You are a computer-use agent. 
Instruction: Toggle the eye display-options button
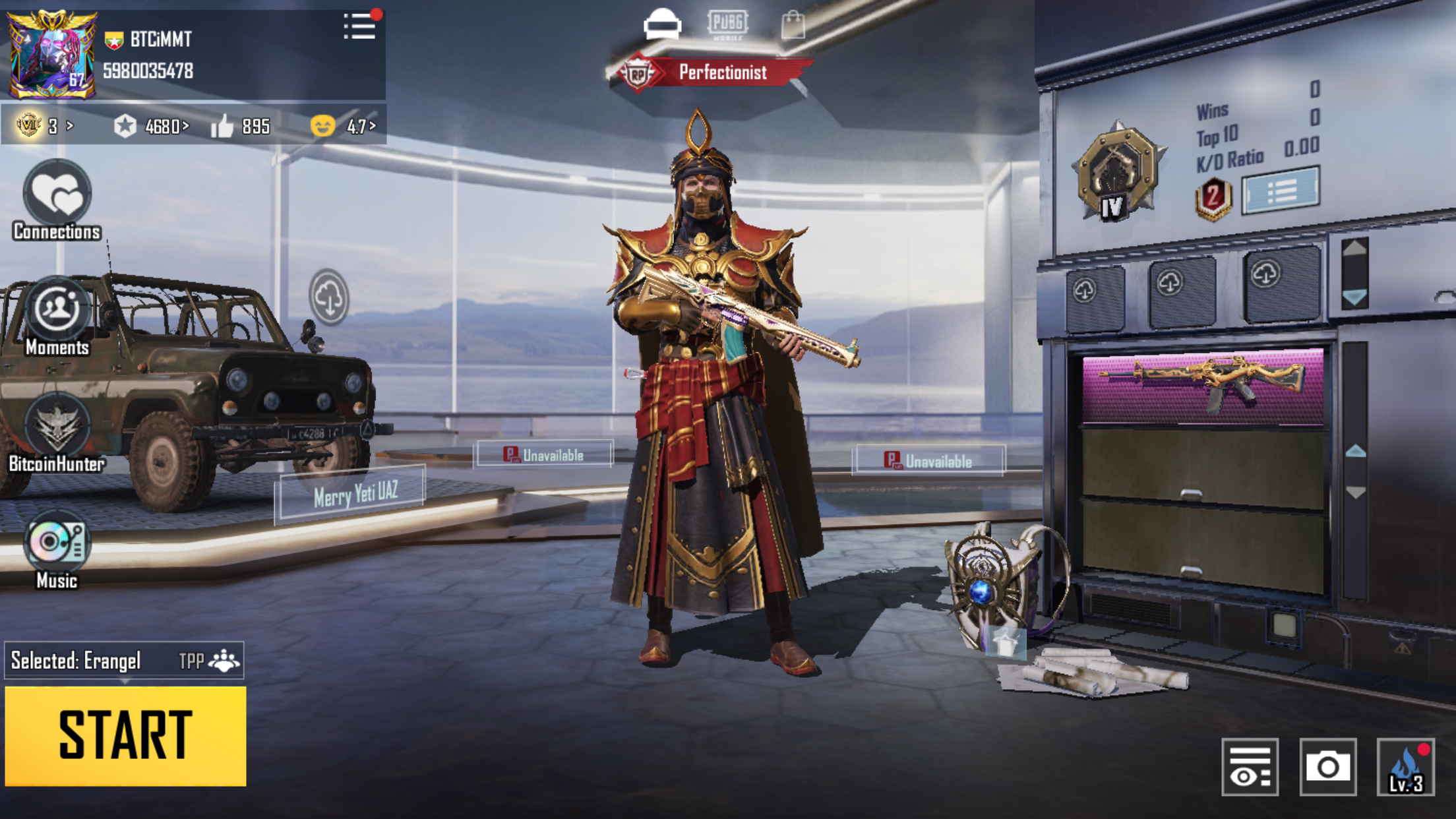1250,767
